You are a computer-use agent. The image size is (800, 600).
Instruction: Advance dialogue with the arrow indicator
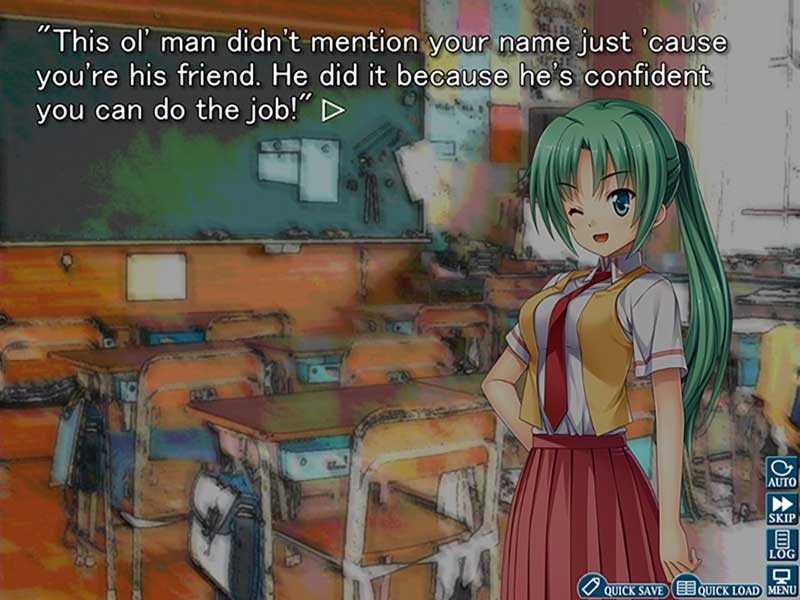(333, 112)
